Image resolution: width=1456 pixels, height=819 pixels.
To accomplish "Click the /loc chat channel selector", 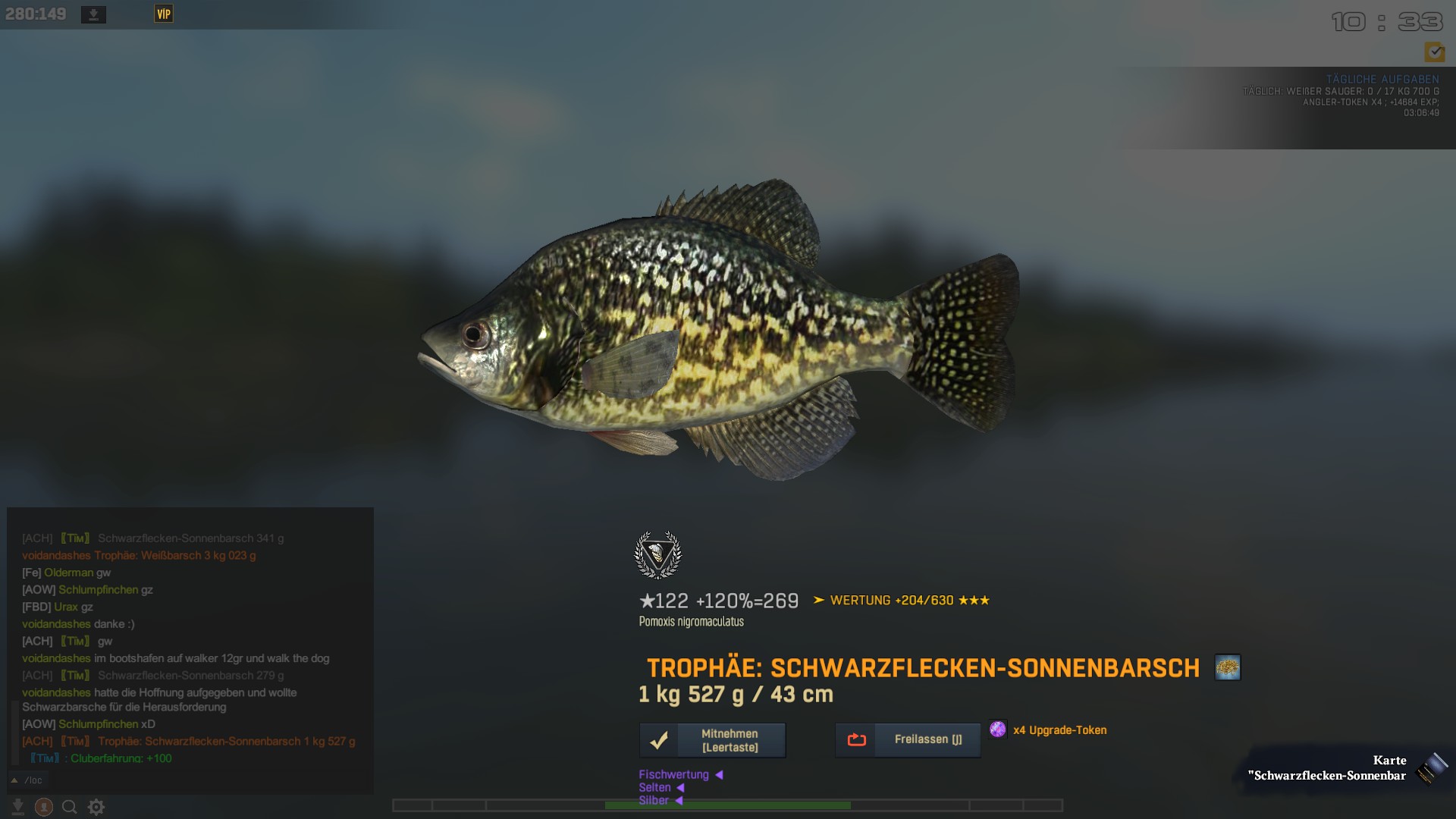I will click(27, 780).
